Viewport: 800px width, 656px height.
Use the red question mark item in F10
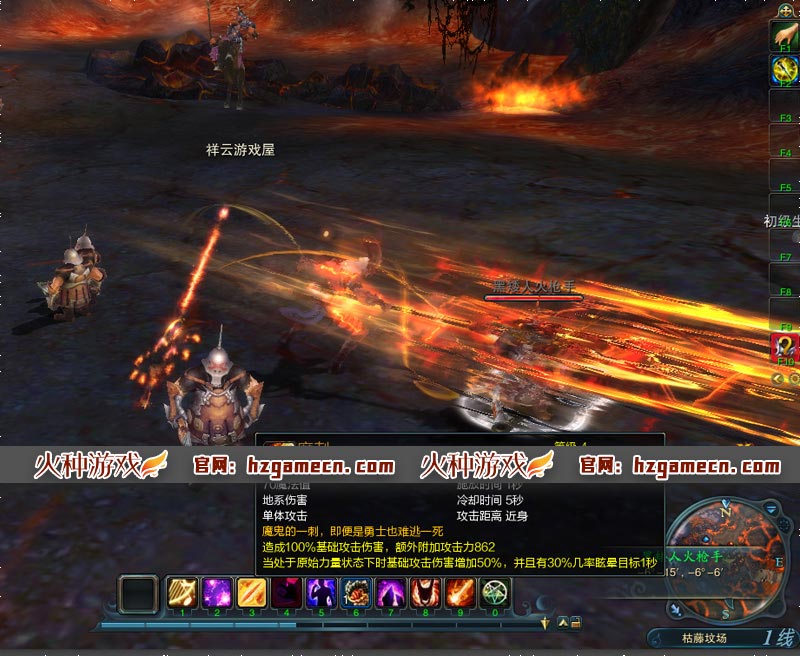pyautogui.click(x=785, y=346)
